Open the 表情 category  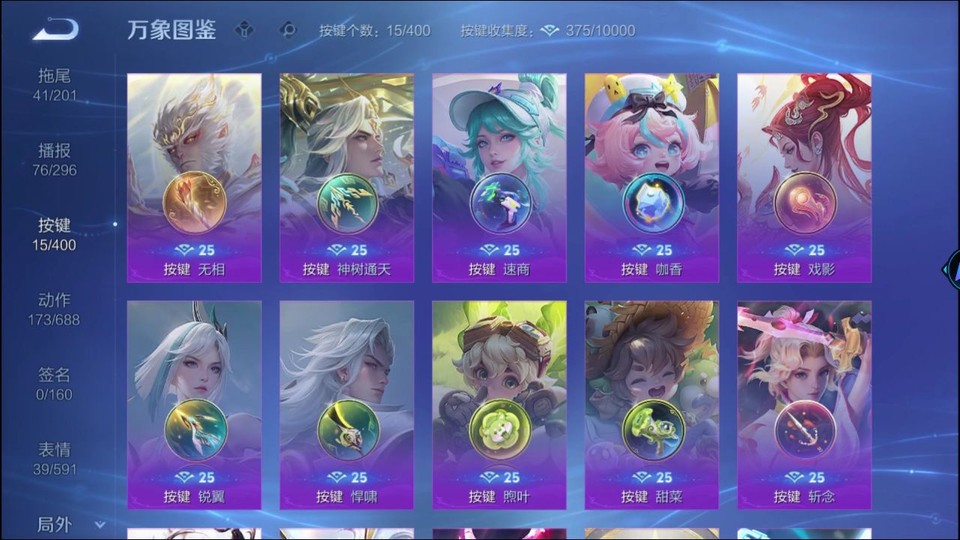(55, 459)
